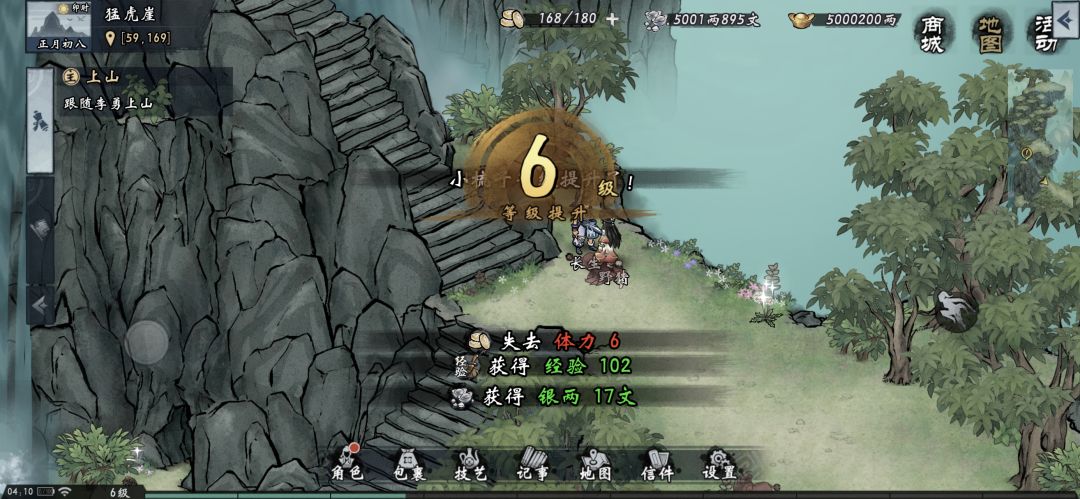
Task: Add stamina with the plus button
Action: click(x=612, y=19)
